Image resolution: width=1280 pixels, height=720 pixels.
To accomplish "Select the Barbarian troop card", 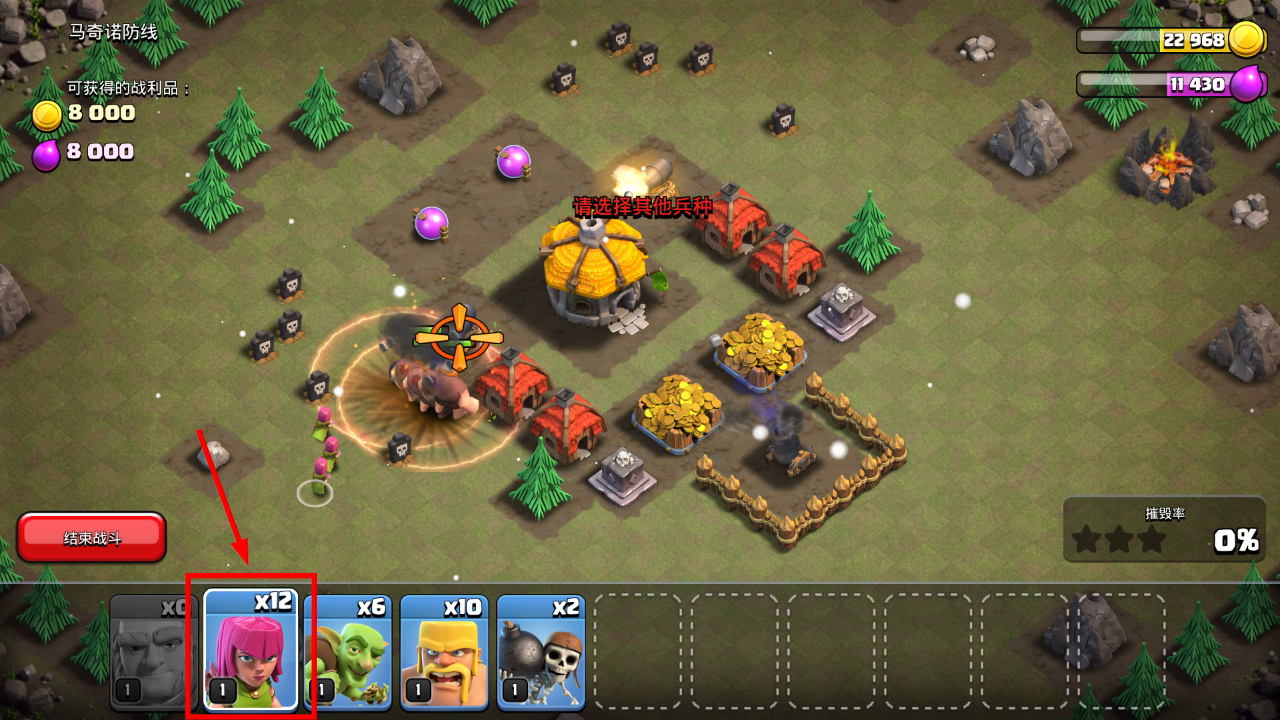I will [x=444, y=652].
